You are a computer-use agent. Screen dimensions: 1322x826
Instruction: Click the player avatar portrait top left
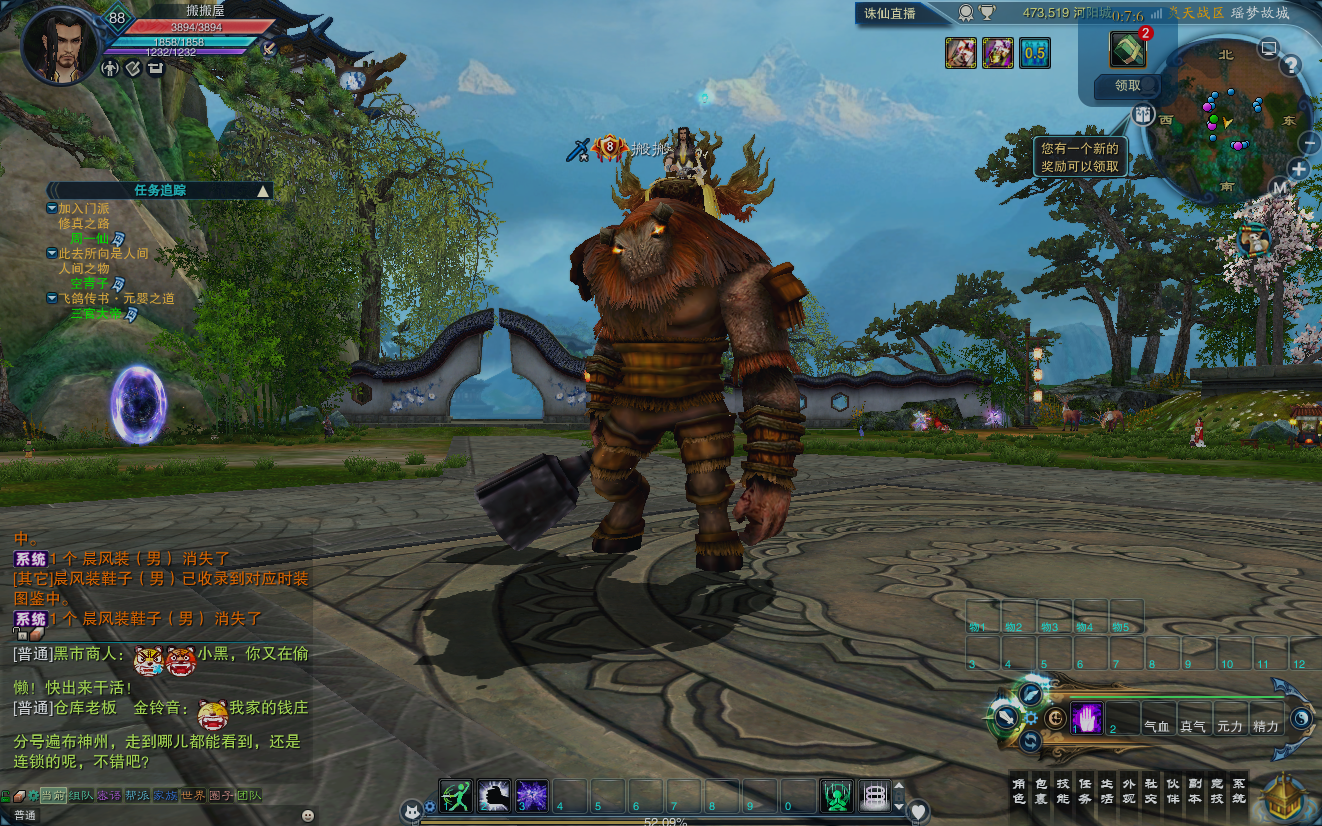point(57,45)
